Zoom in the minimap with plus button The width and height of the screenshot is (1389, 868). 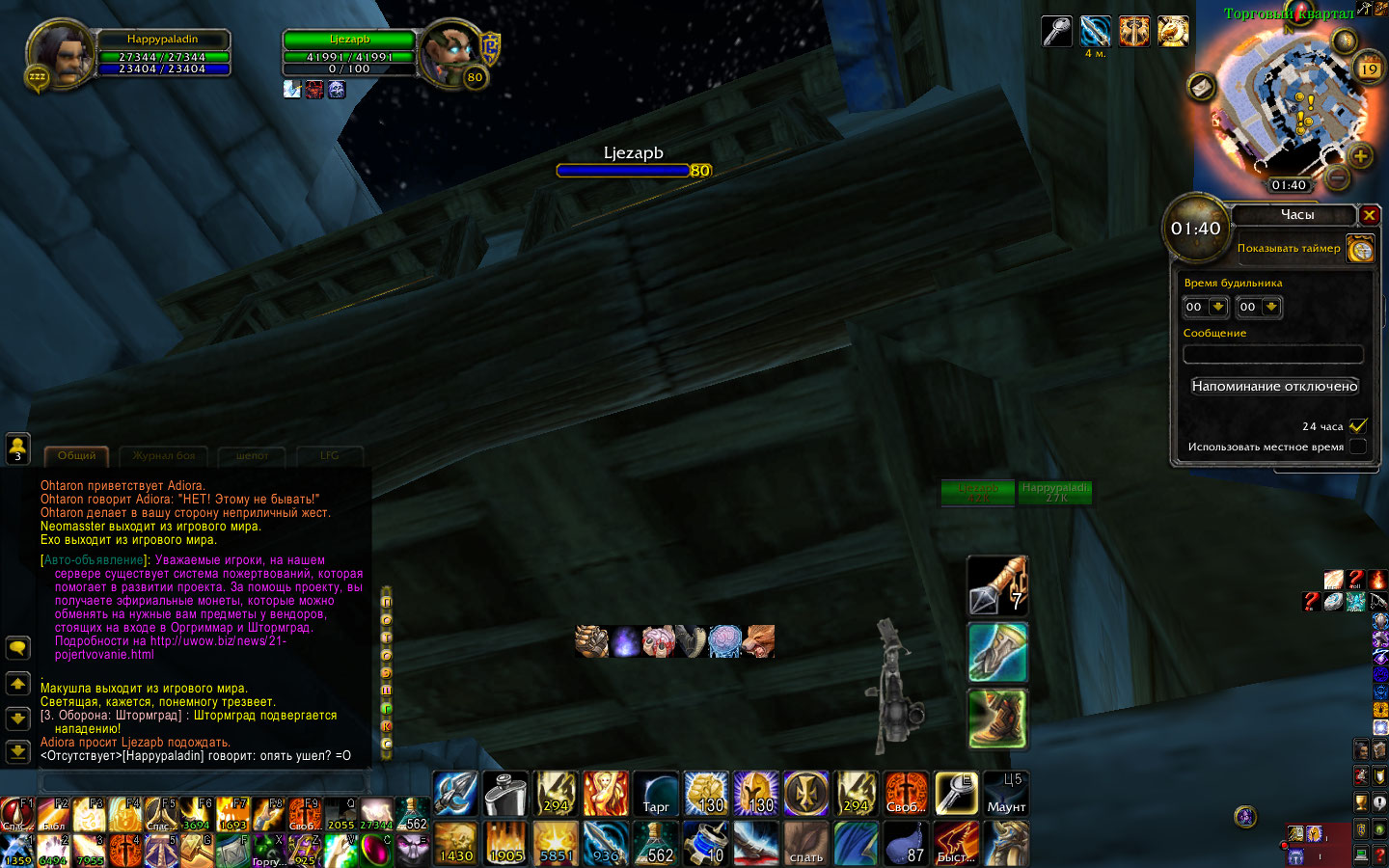point(1360,156)
